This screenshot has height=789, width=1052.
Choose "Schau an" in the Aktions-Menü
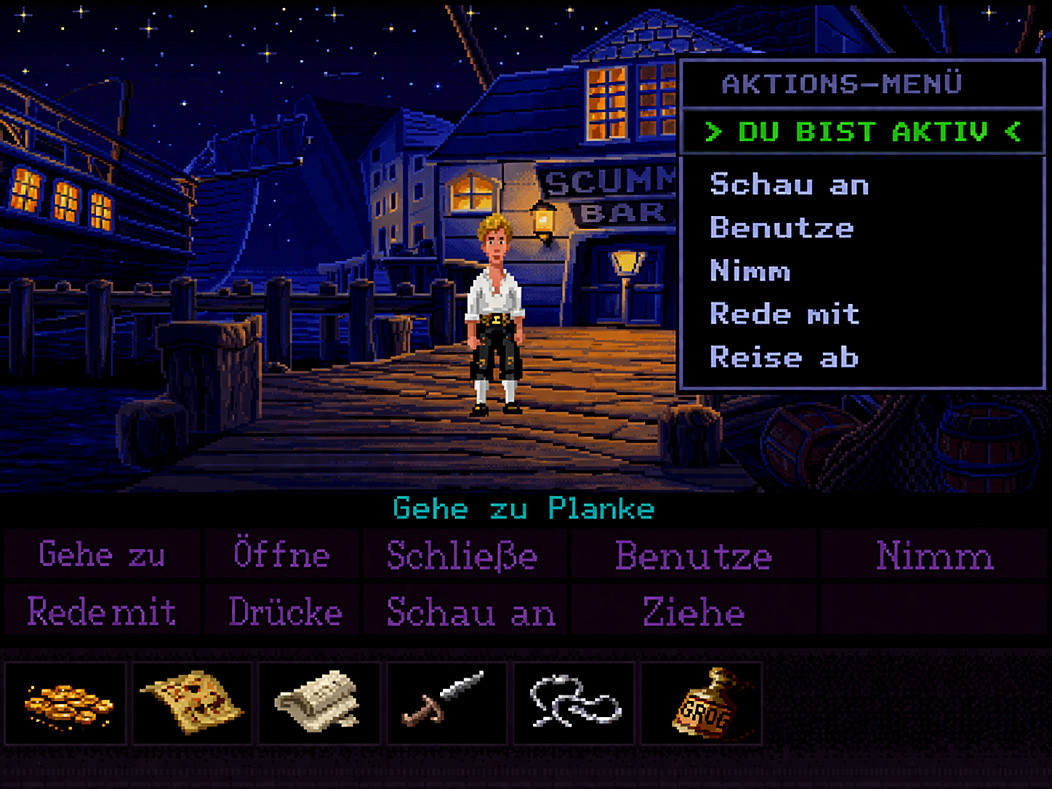pyautogui.click(x=789, y=185)
